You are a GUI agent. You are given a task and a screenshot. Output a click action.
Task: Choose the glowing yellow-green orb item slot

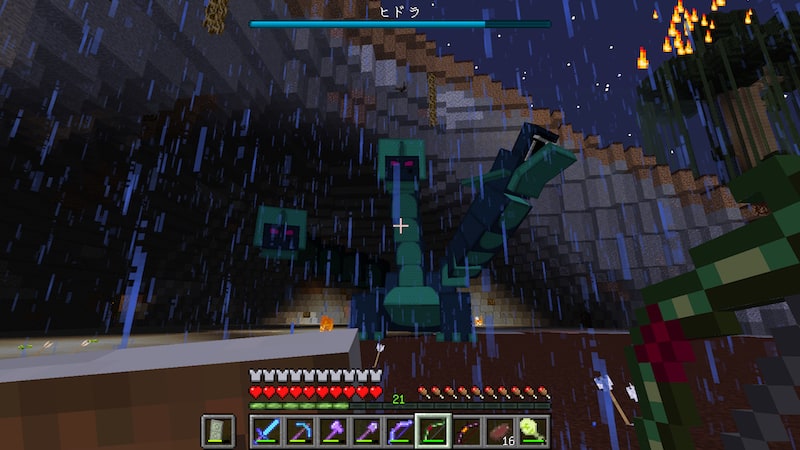pyautogui.click(x=533, y=430)
